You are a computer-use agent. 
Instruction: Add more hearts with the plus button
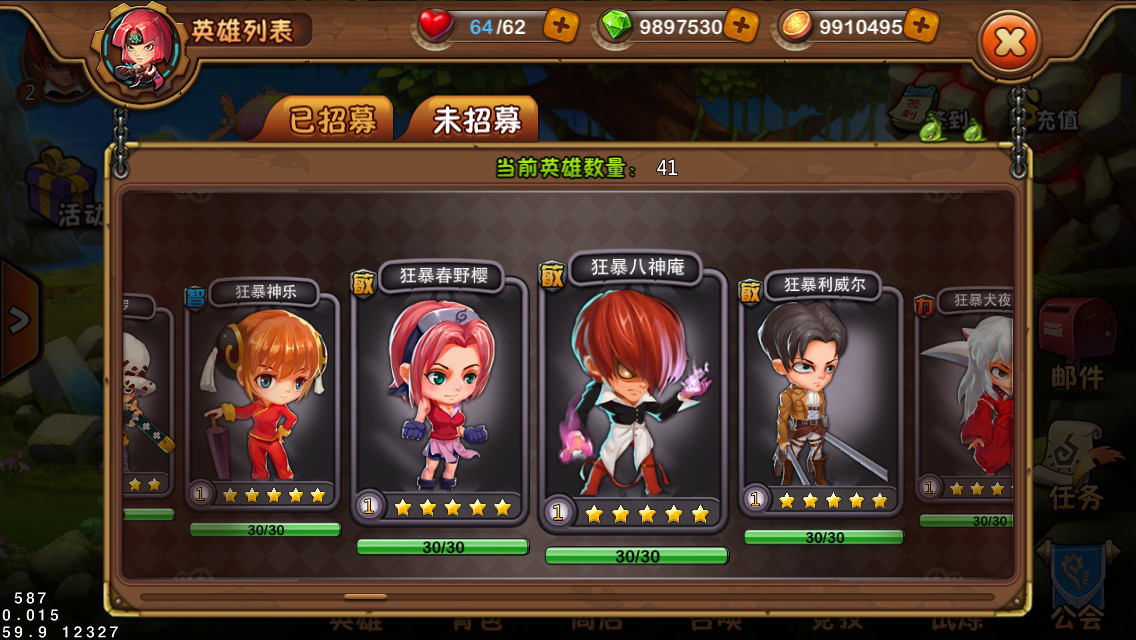(561, 27)
